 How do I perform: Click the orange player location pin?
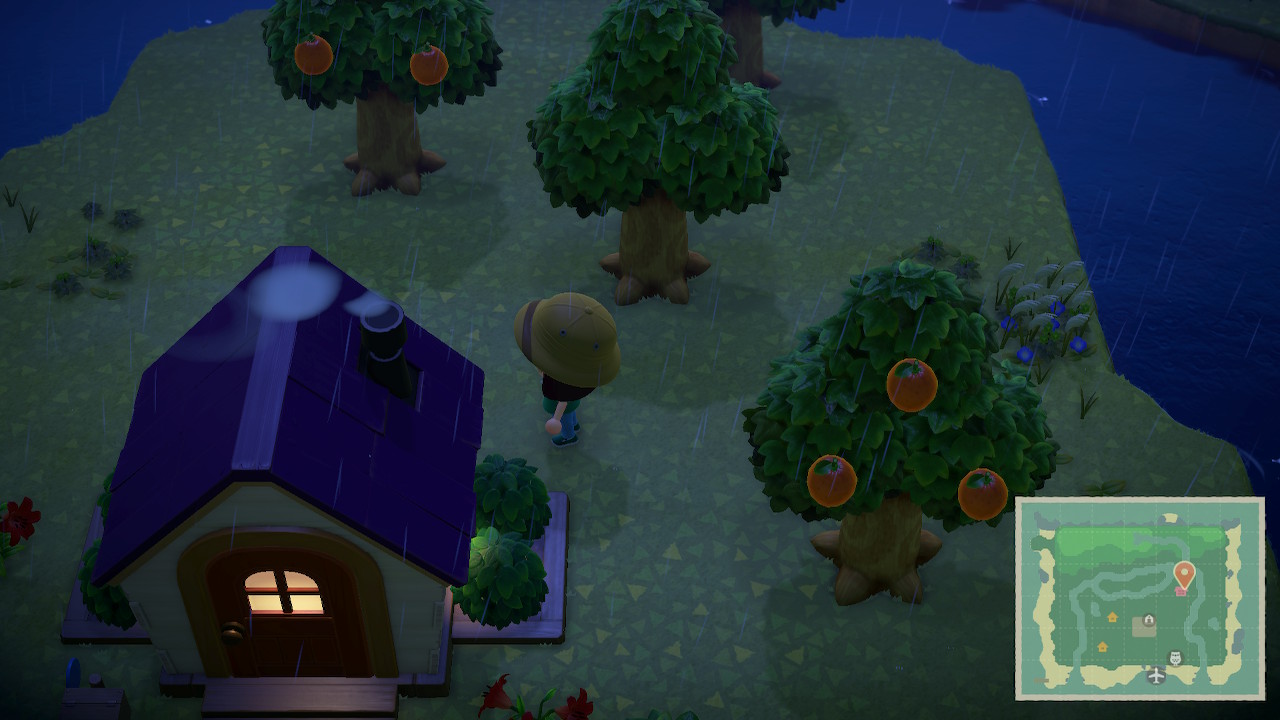coord(1184,574)
